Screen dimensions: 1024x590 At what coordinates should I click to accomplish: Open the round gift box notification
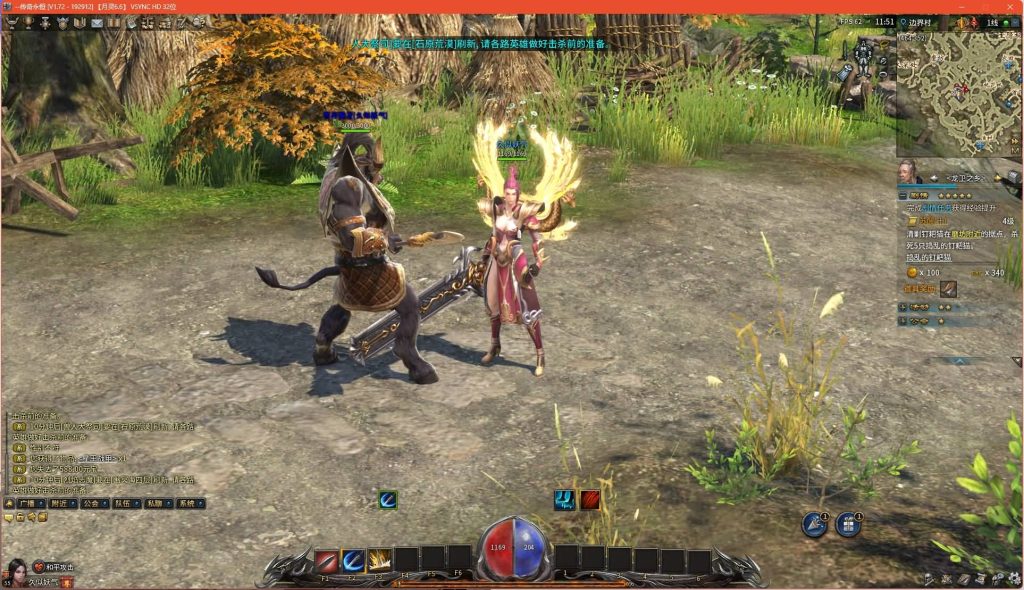coord(847,524)
